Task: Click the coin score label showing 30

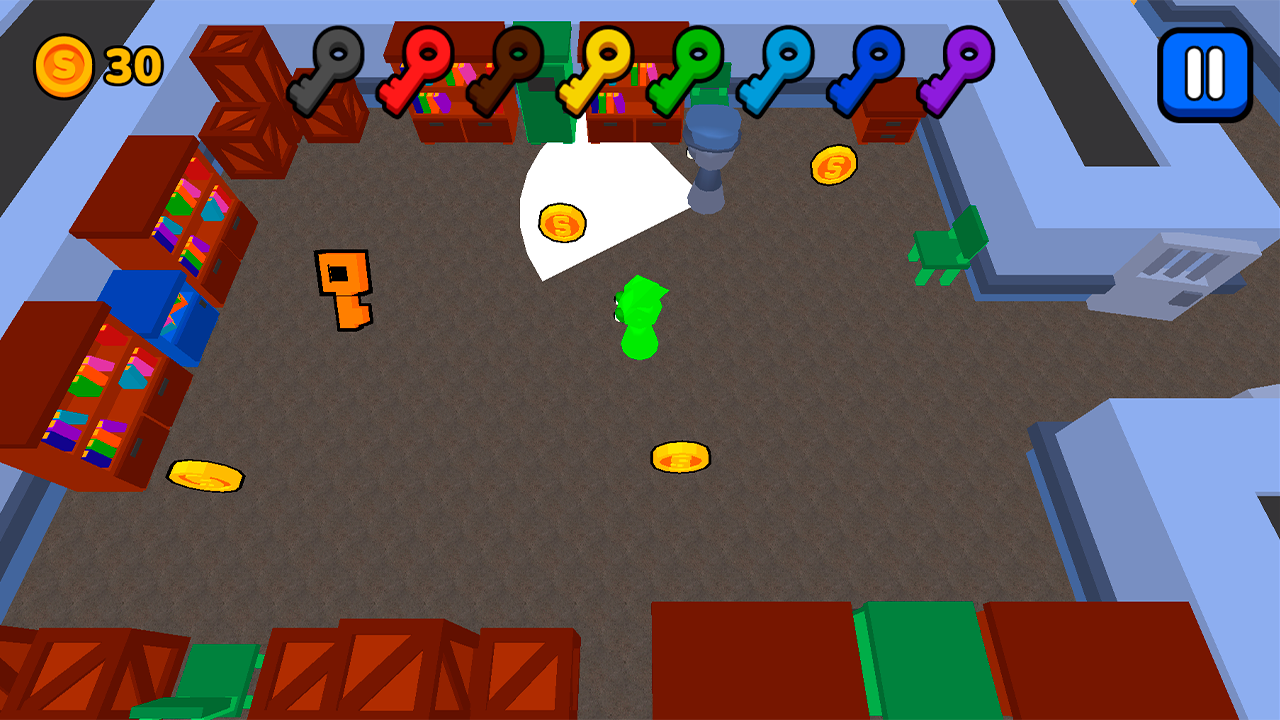Action: [134, 63]
